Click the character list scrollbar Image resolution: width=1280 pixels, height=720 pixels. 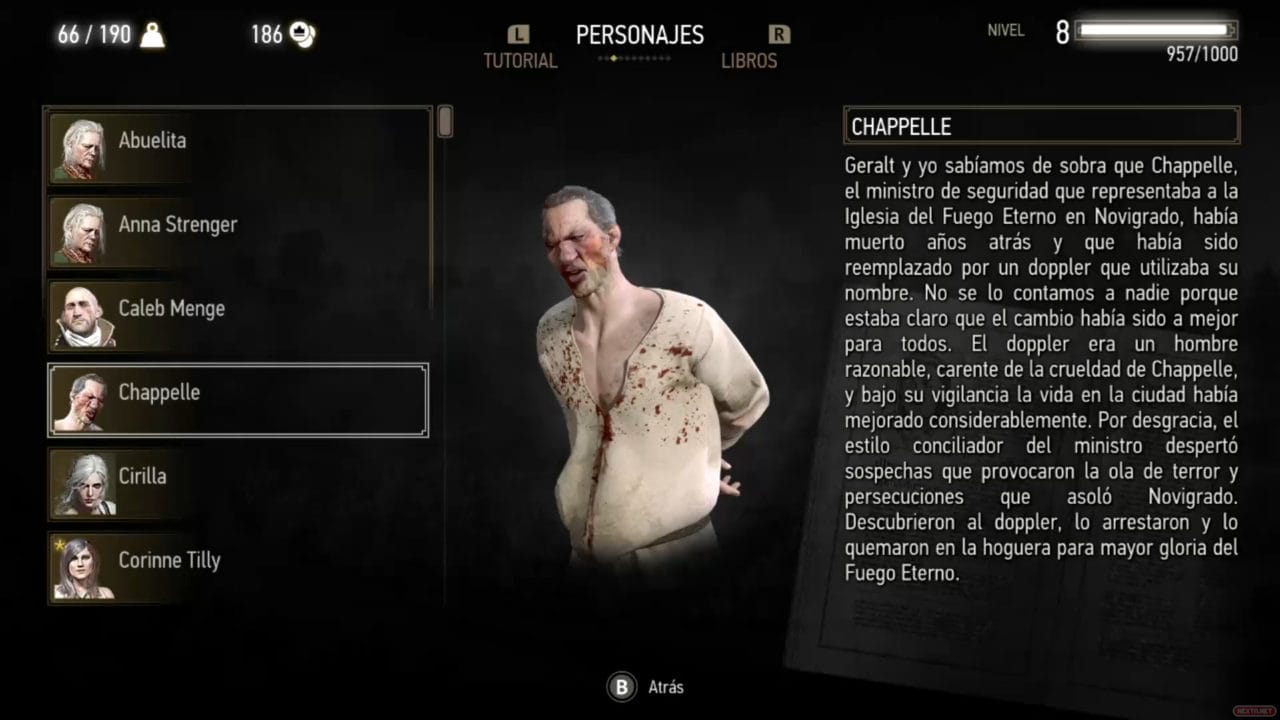(444, 122)
